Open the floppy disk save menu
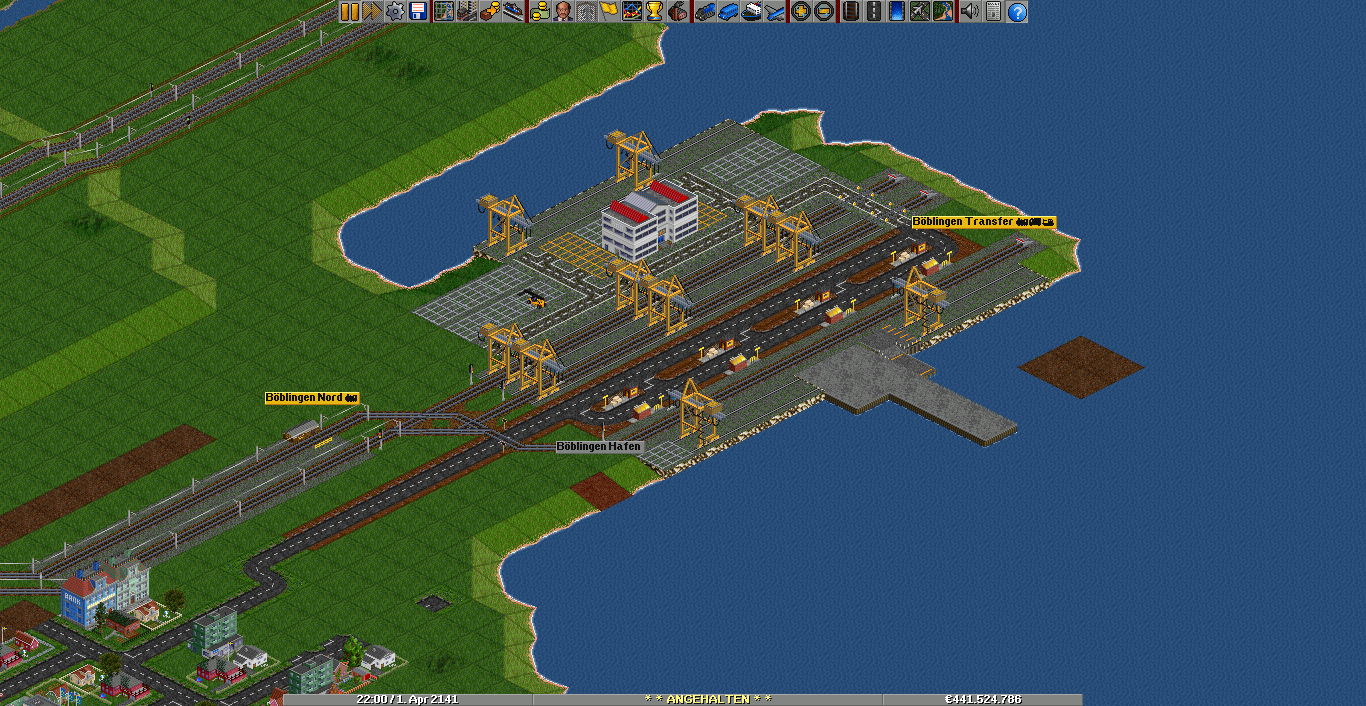The height and width of the screenshot is (706, 1366). [x=418, y=12]
